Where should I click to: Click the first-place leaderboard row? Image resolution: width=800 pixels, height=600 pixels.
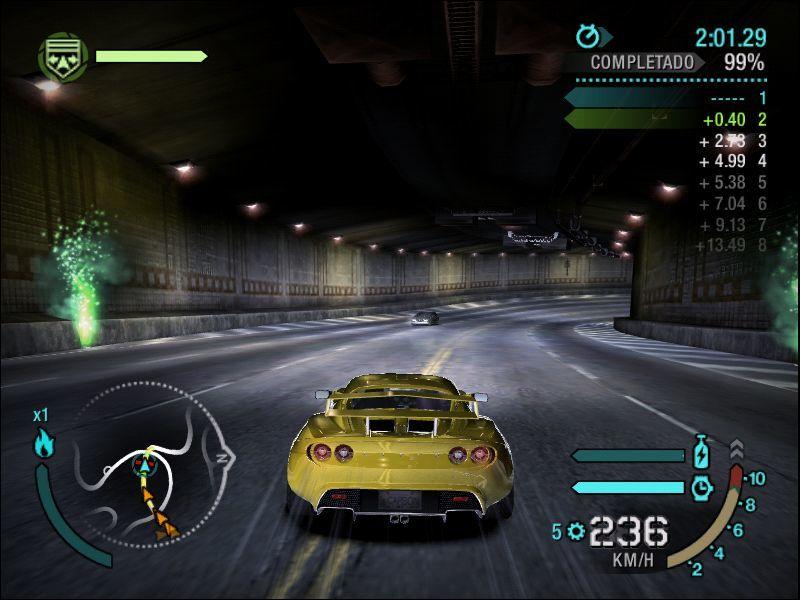[x=665, y=98]
